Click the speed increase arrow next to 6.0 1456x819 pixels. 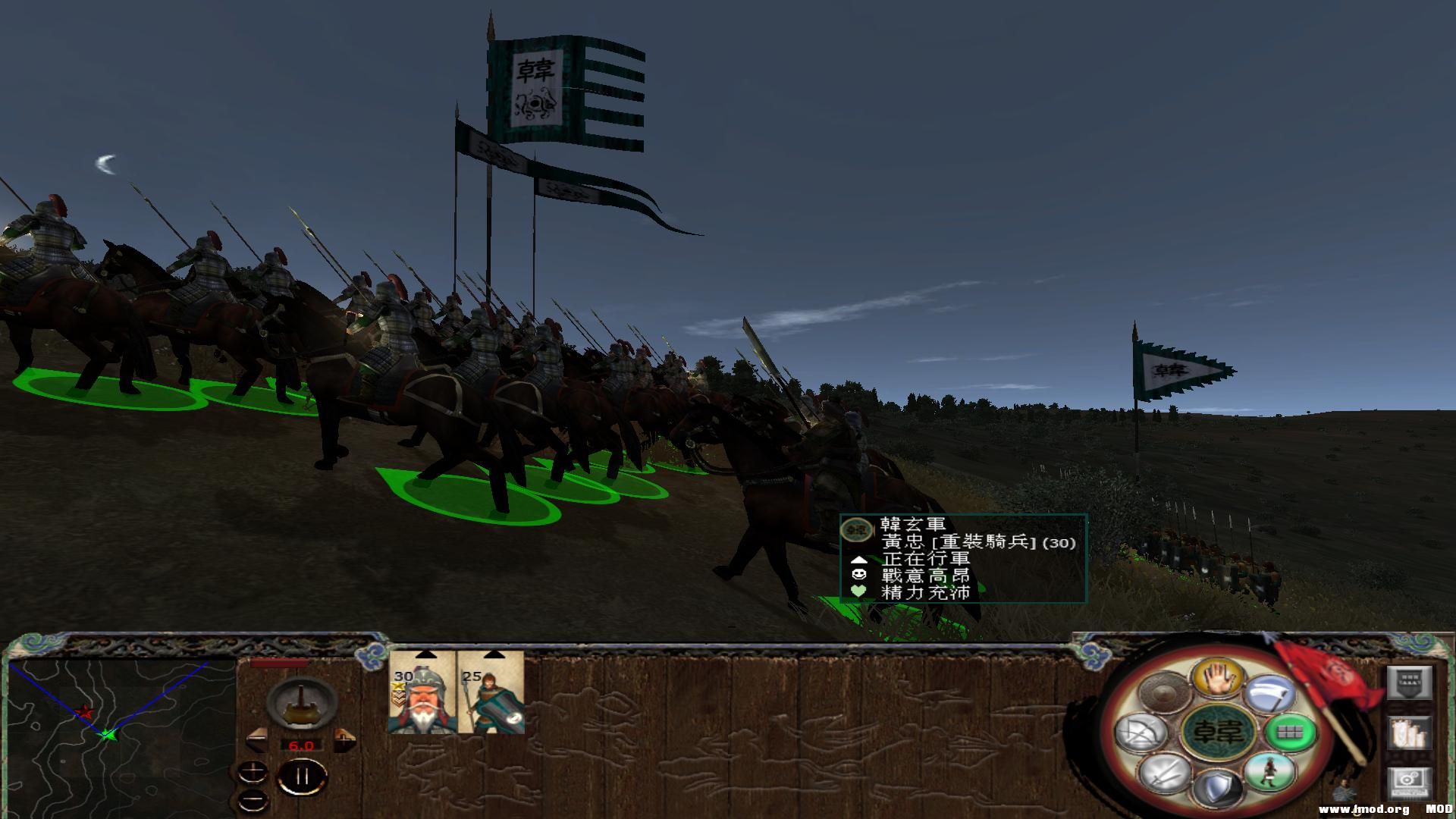[x=345, y=741]
